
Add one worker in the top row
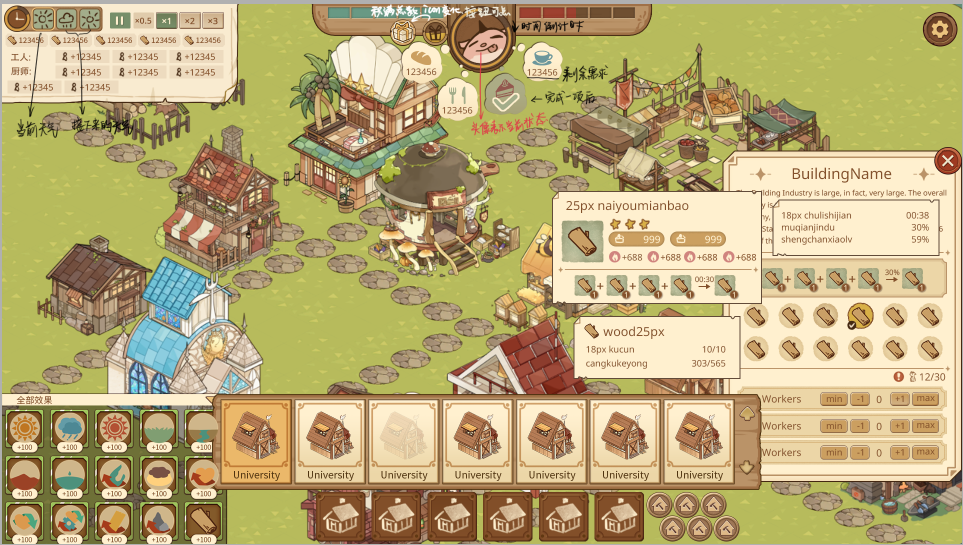pos(899,399)
